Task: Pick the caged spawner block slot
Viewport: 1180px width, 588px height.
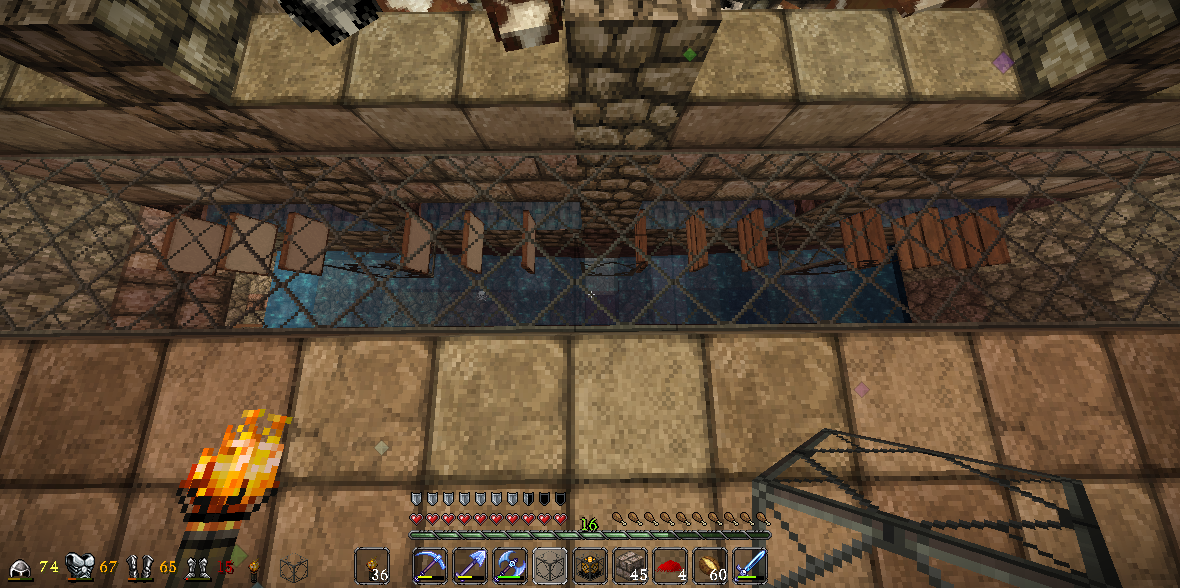Action: (590, 566)
